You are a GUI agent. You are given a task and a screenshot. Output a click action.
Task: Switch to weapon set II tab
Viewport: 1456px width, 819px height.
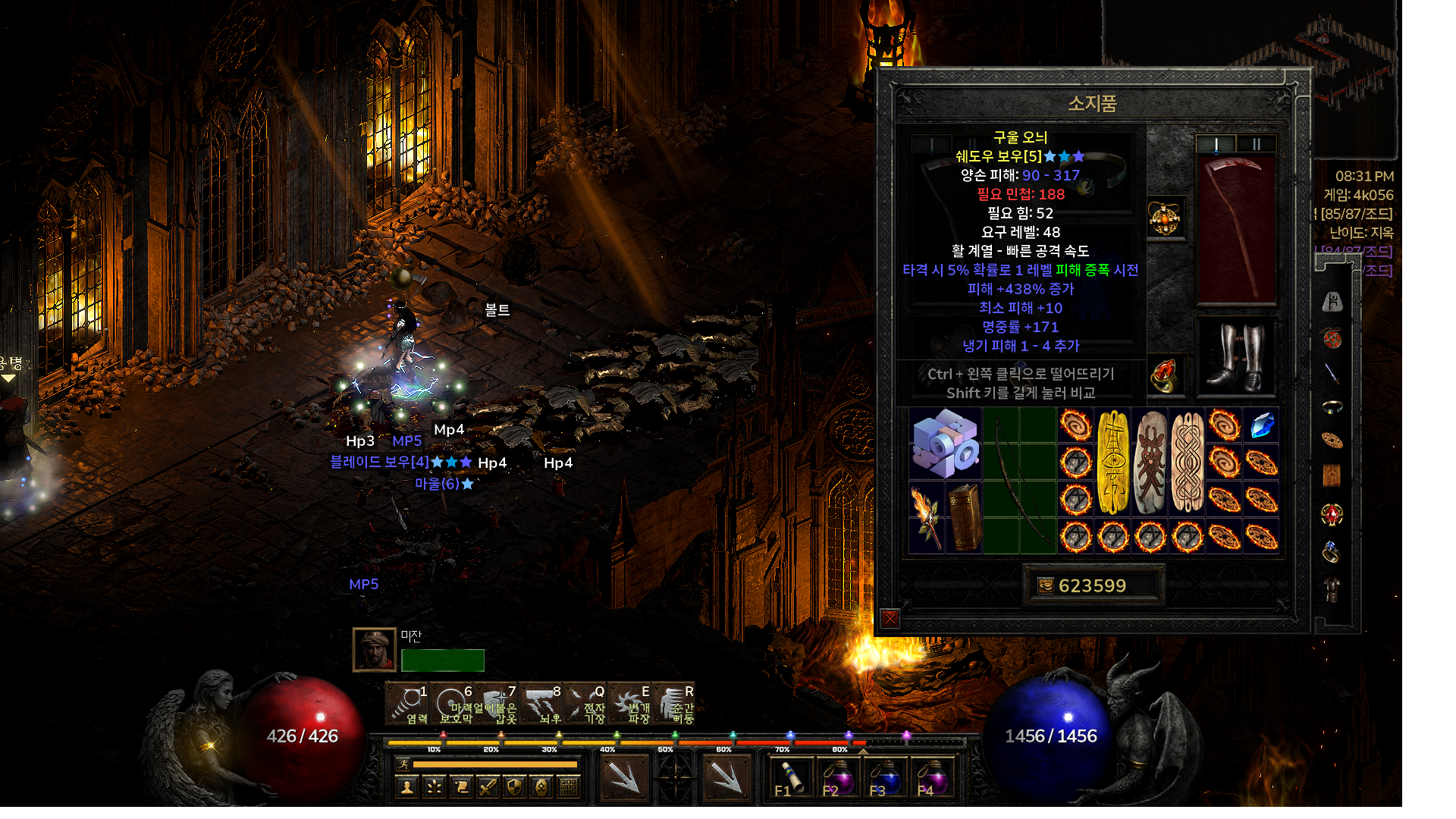click(x=1256, y=144)
